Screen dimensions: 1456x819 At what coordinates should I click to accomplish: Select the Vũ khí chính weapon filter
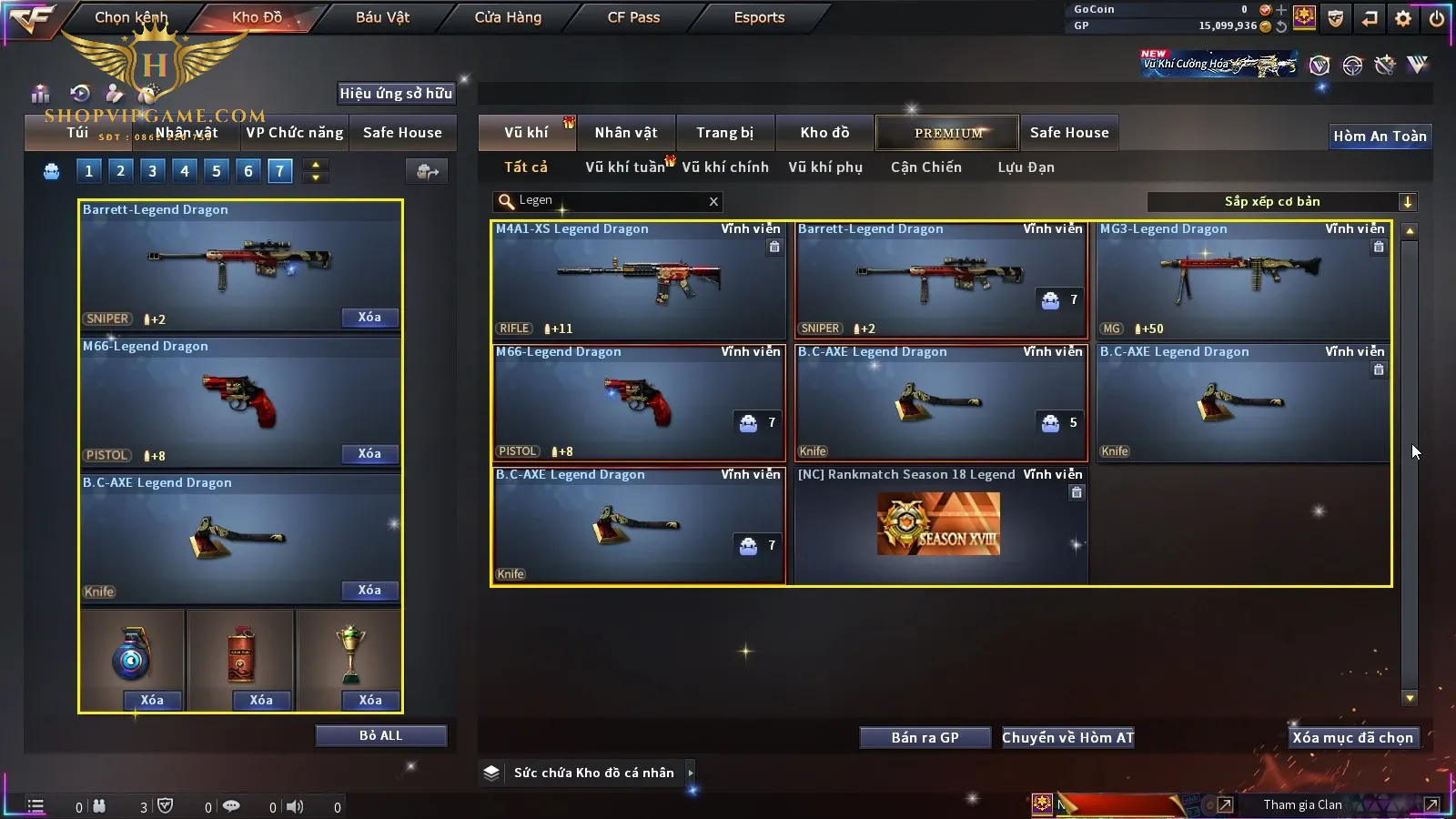point(724,167)
